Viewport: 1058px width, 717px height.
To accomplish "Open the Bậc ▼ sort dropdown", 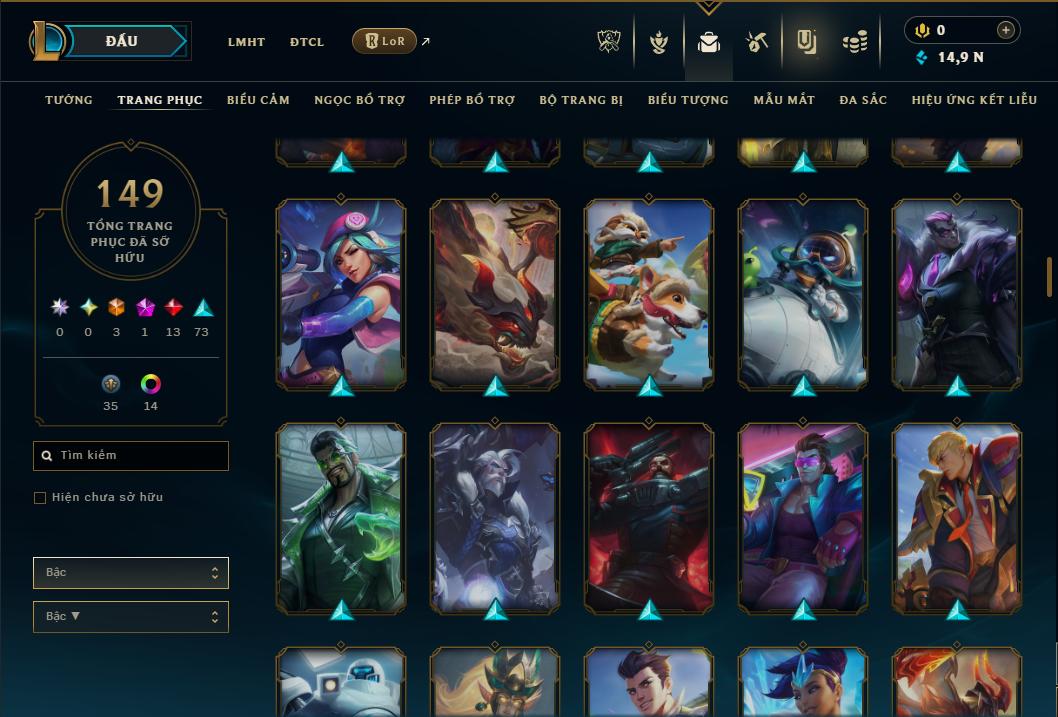I will point(131,617).
